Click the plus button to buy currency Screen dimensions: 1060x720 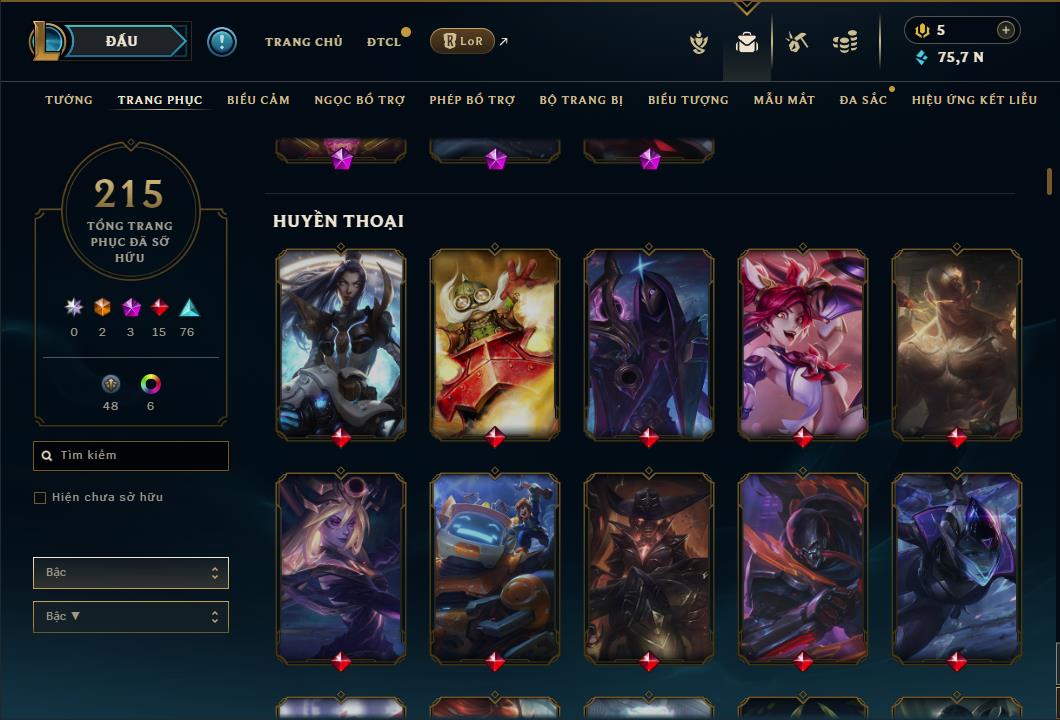pyautogui.click(x=1006, y=30)
